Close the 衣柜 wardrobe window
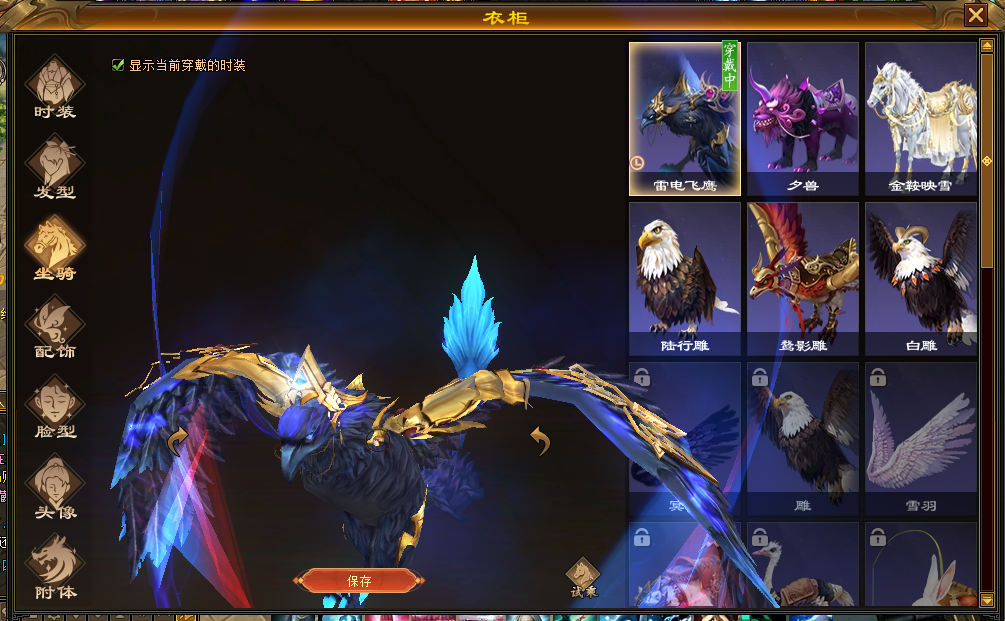The image size is (1005, 621). coord(975,15)
